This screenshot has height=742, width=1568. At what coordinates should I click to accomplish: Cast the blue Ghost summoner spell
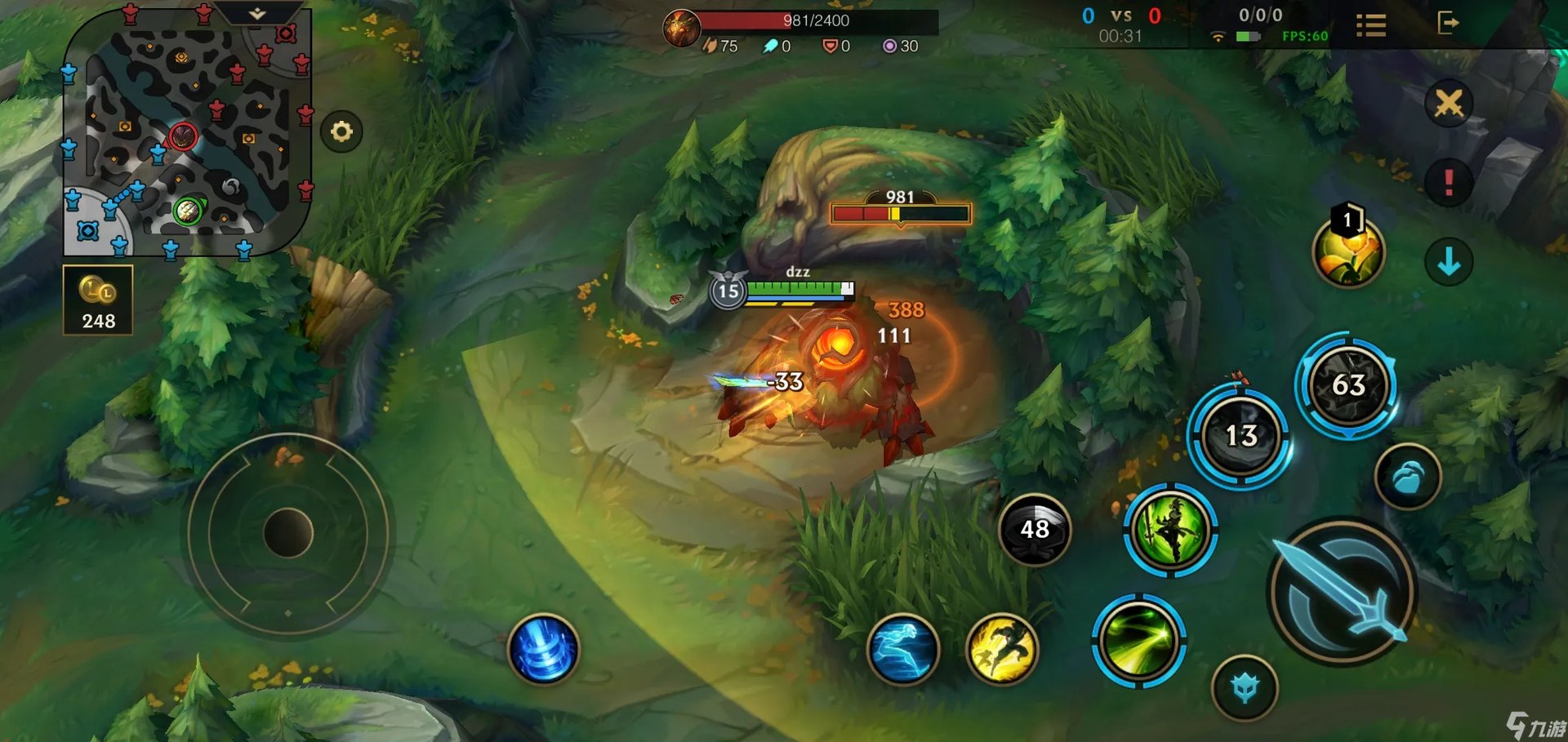(x=902, y=650)
